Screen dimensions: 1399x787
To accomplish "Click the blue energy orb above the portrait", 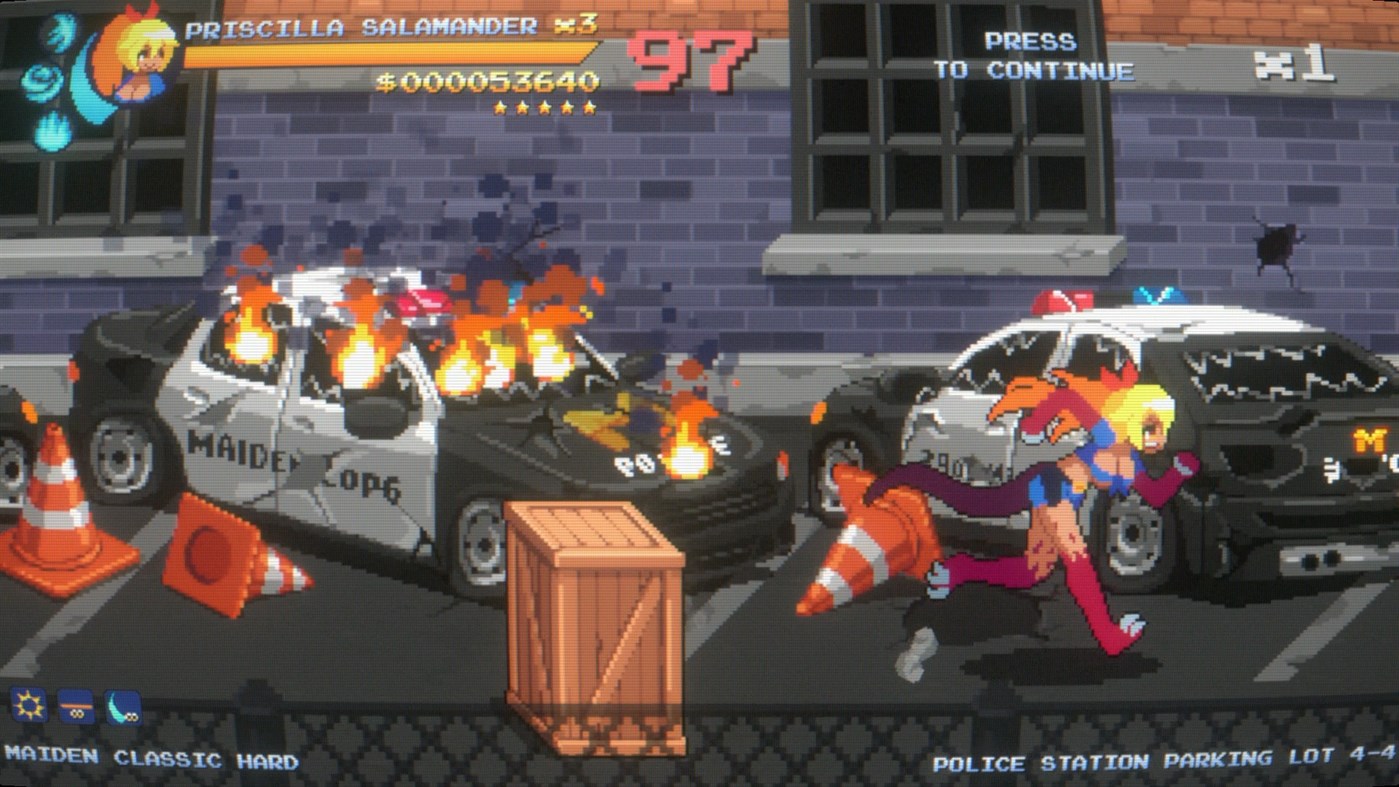I will point(58,35).
